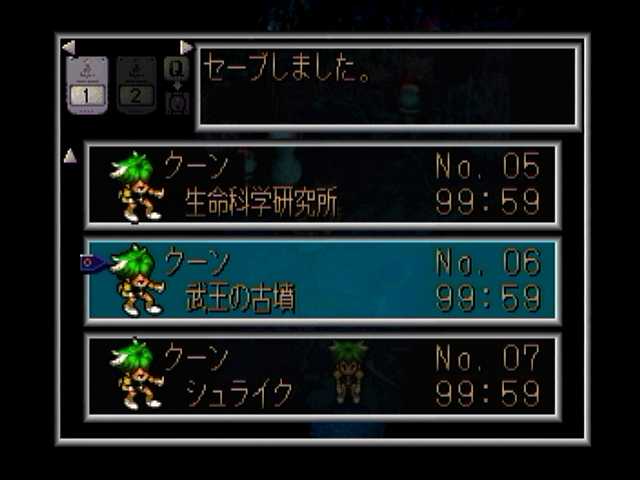Pick save file No. 07 シュライク
Screen dimensions: 640x480
(322, 375)
